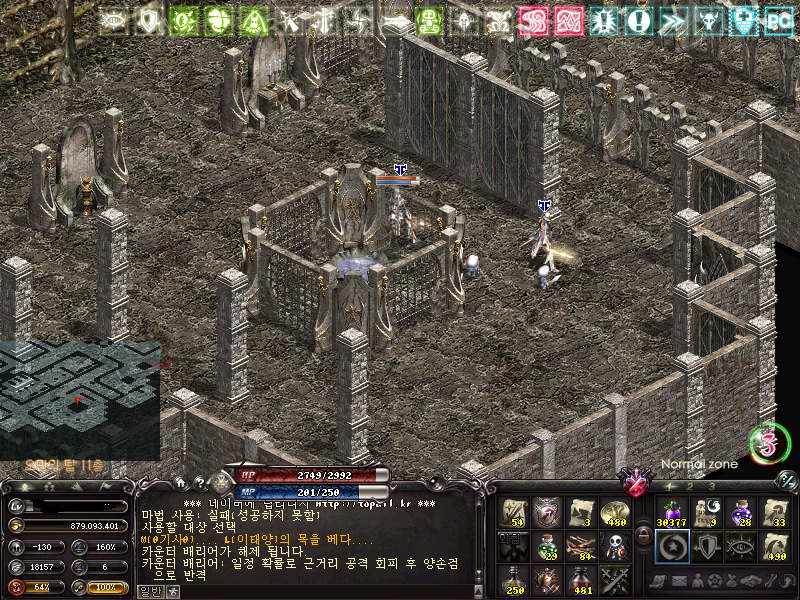Select the pink swirl buff icon

point(532,20)
